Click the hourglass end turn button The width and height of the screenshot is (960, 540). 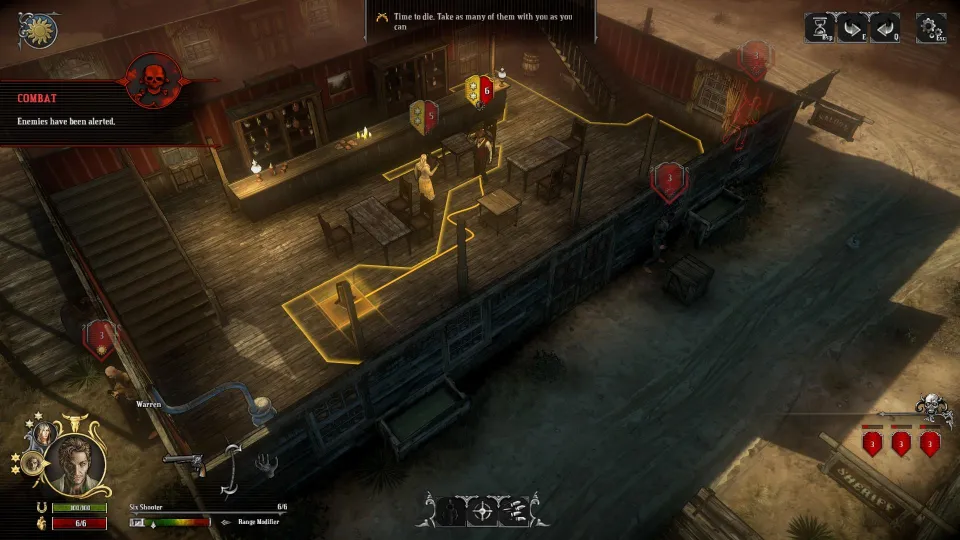click(x=820, y=28)
